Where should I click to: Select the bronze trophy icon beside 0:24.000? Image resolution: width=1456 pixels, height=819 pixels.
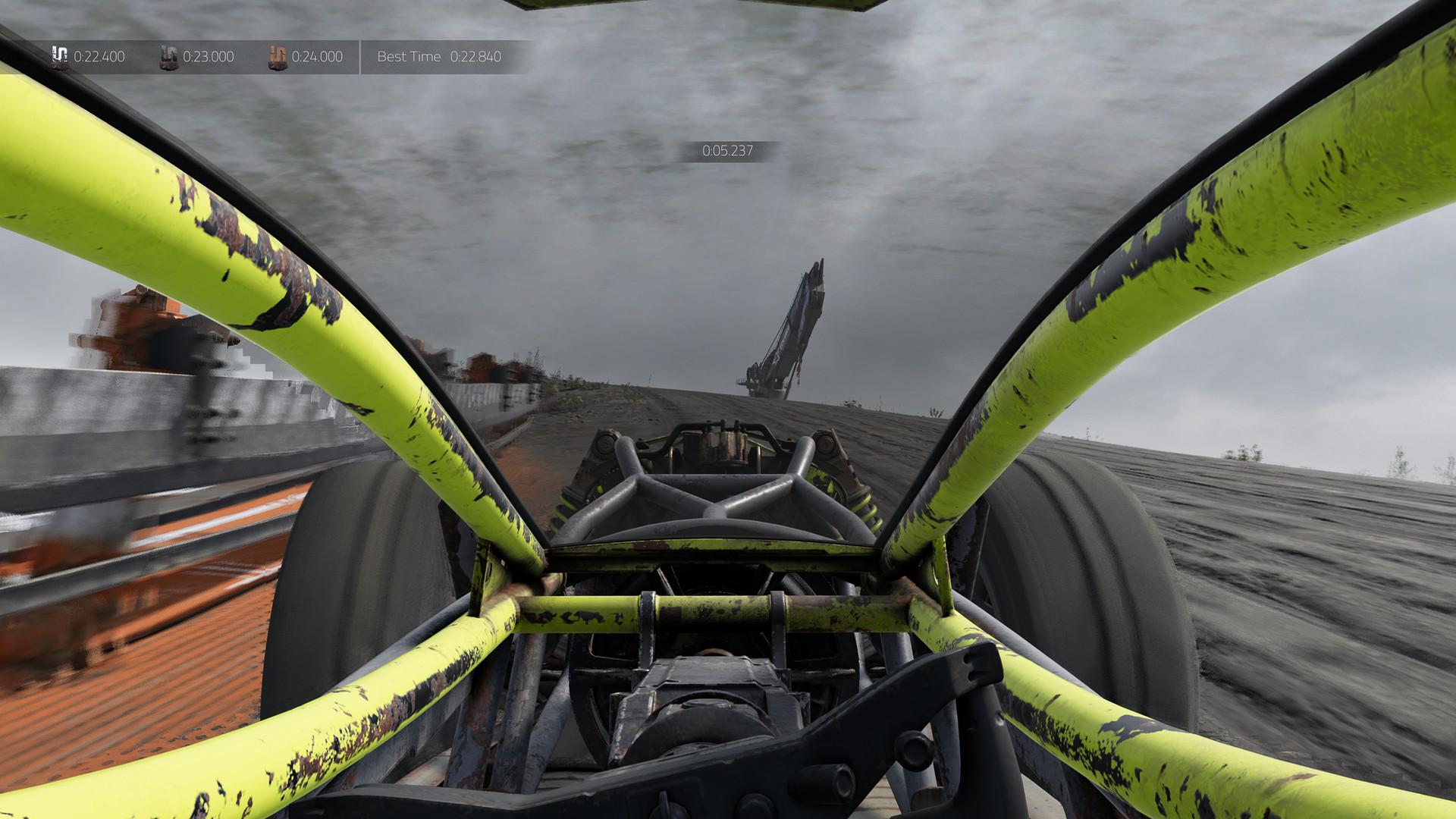pyautogui.click(x=277, y=56)
